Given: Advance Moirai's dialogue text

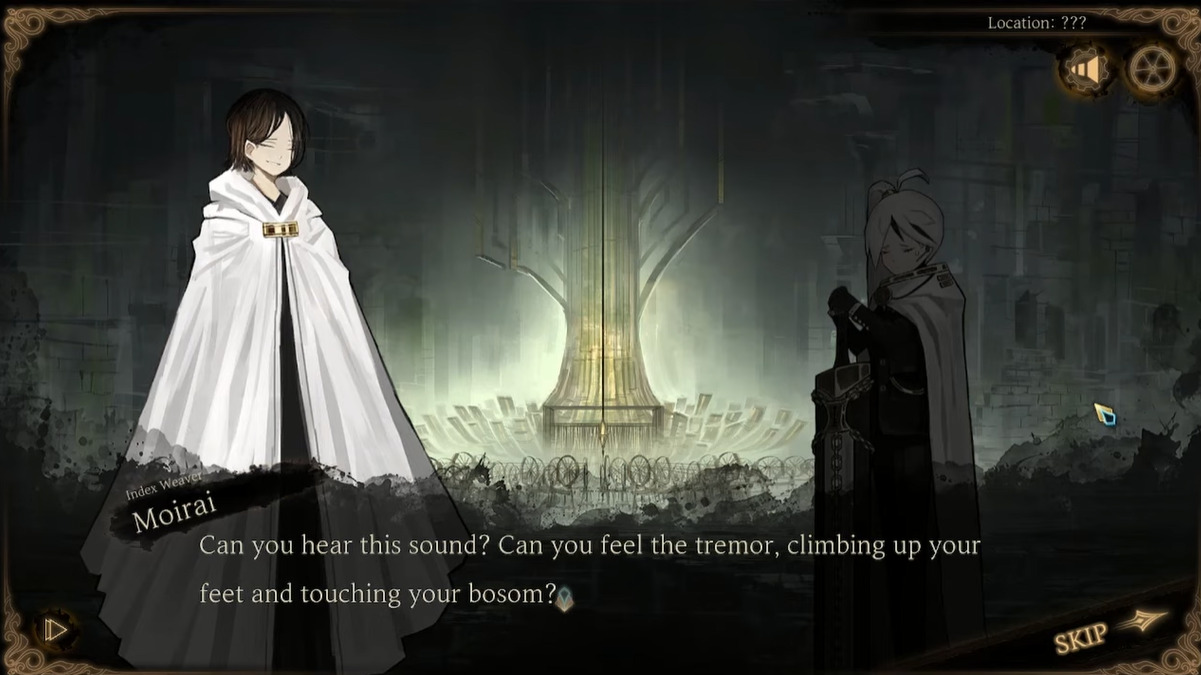Looking at the screenshot, I should pos(589,570).
